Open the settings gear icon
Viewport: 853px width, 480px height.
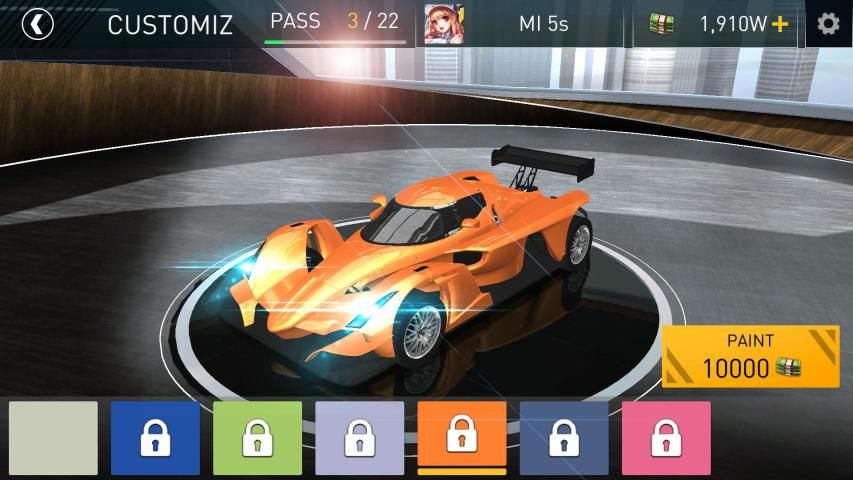tap(828, 24)
